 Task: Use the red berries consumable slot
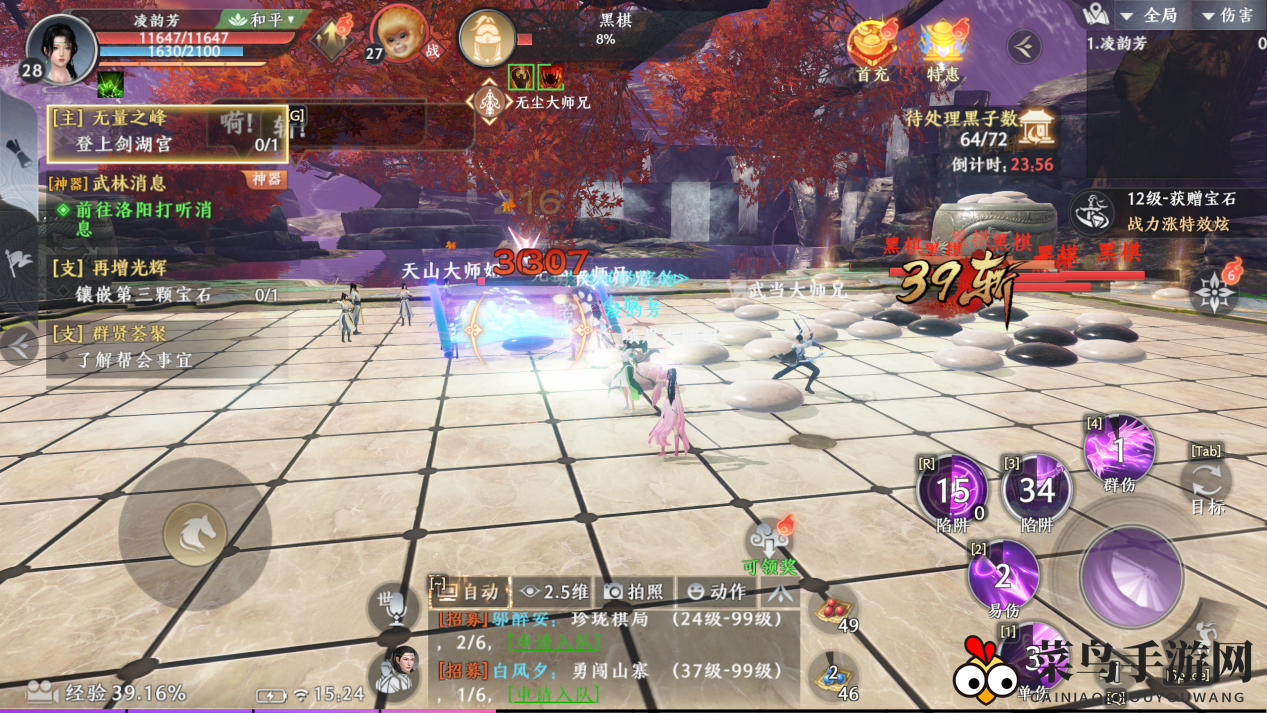coord(834,607)
